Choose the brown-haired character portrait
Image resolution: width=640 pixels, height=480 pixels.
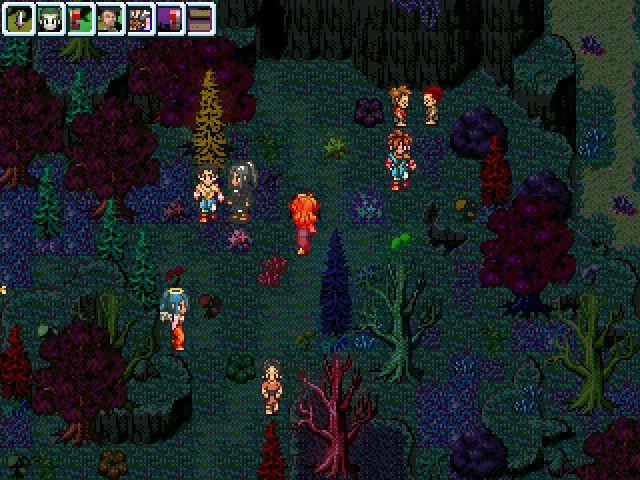109,18
